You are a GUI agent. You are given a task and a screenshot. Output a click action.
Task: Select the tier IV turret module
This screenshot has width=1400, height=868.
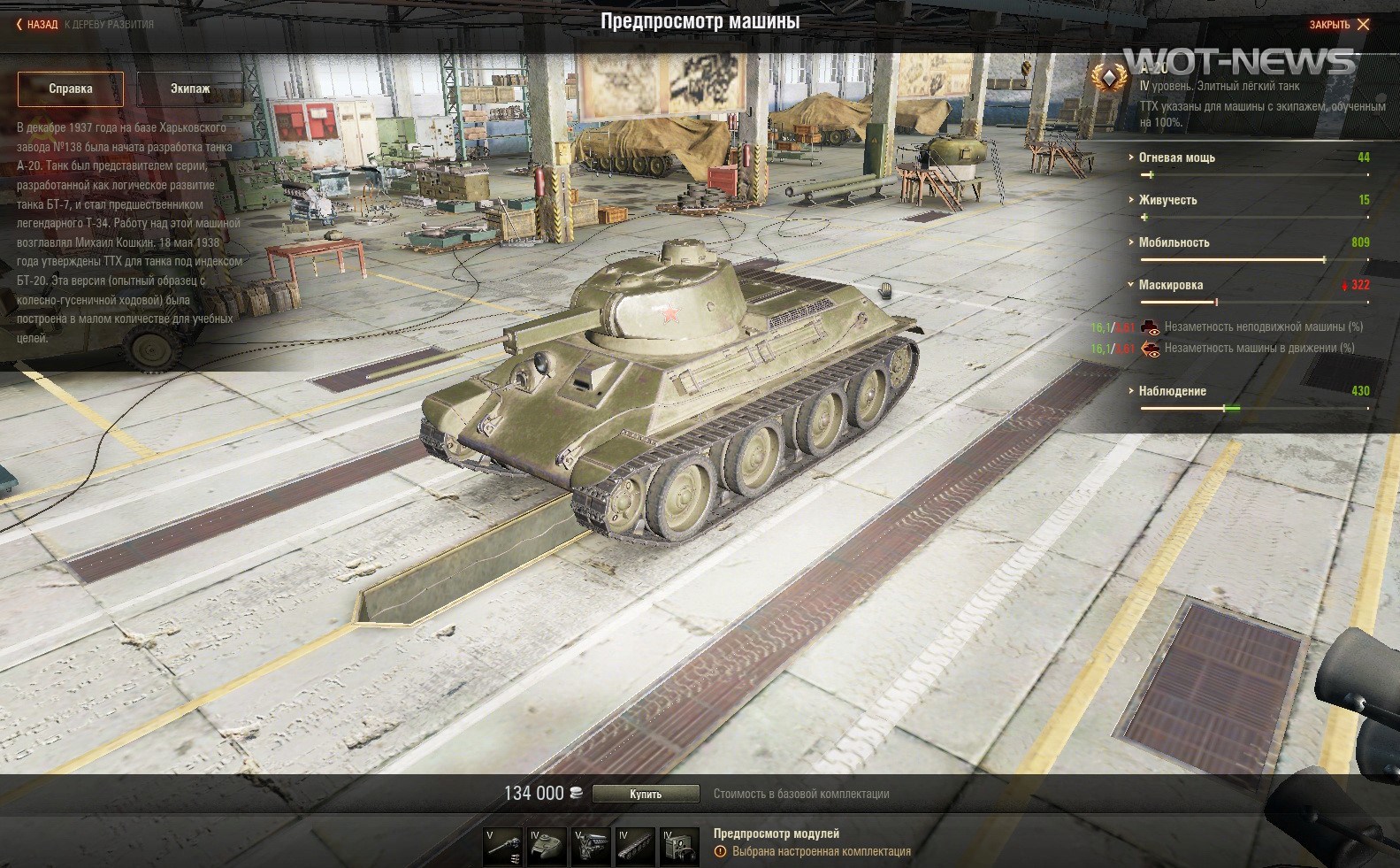pos(547,847)
